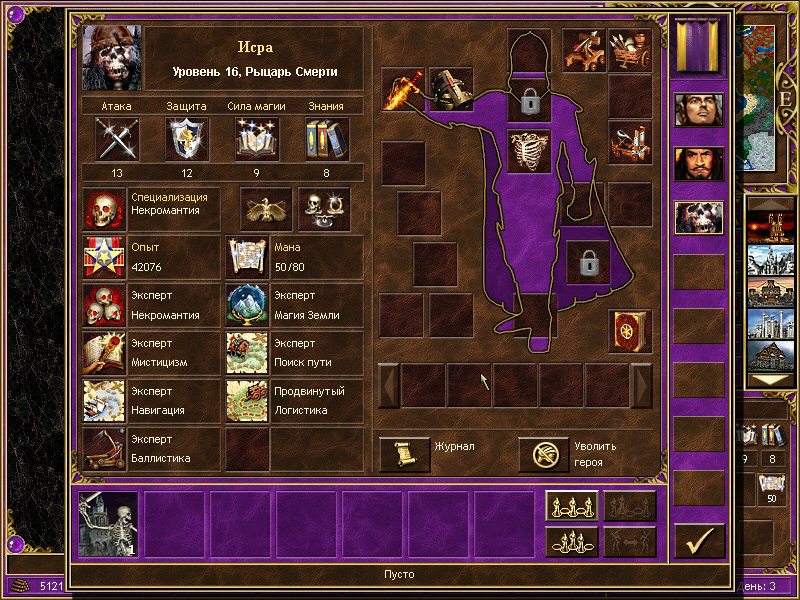Select the flaming sword artifact slot
800x600 pixels.
click(x=403, y=89)
